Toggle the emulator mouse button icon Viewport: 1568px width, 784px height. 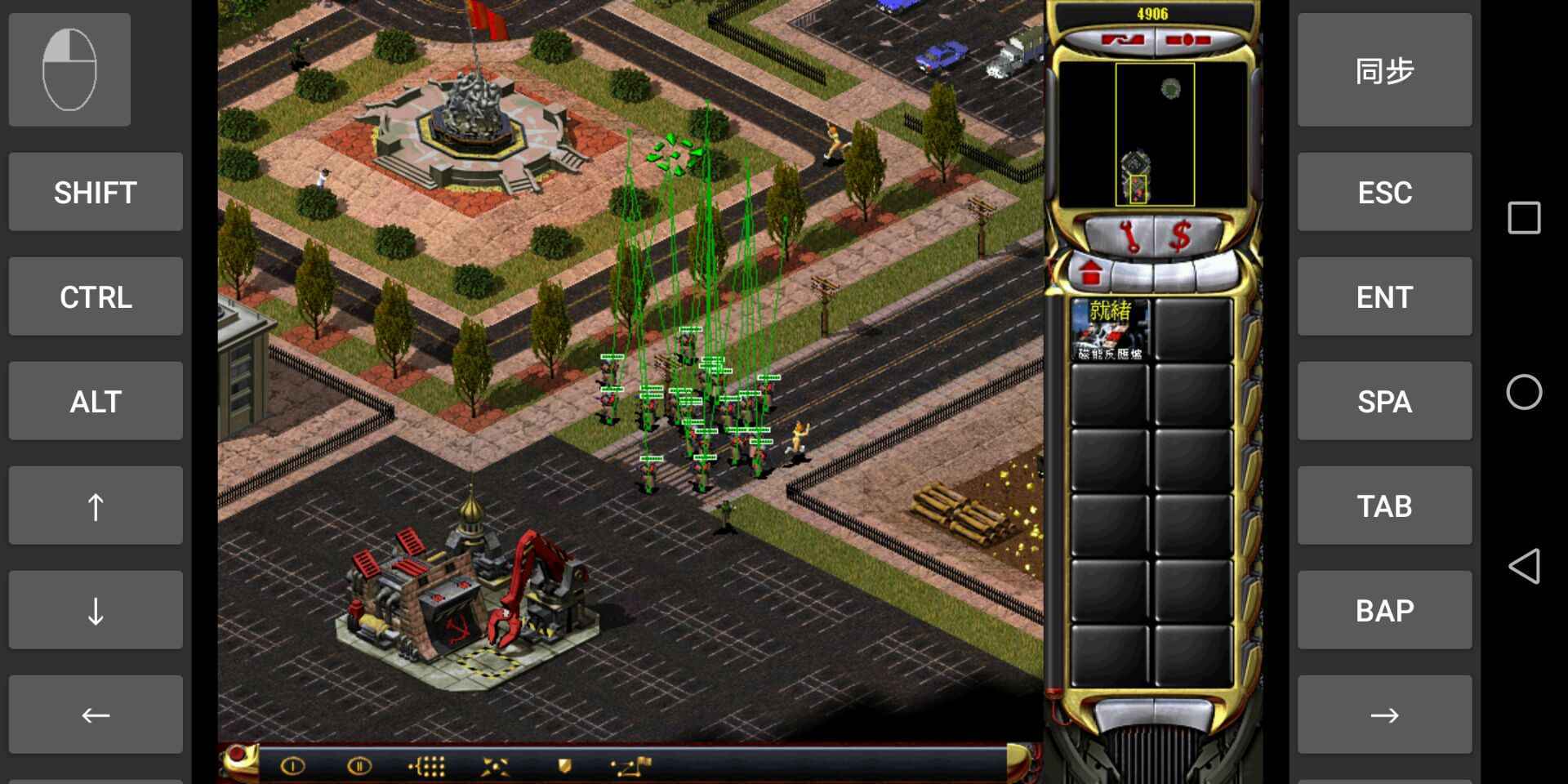tap(69, 70)
